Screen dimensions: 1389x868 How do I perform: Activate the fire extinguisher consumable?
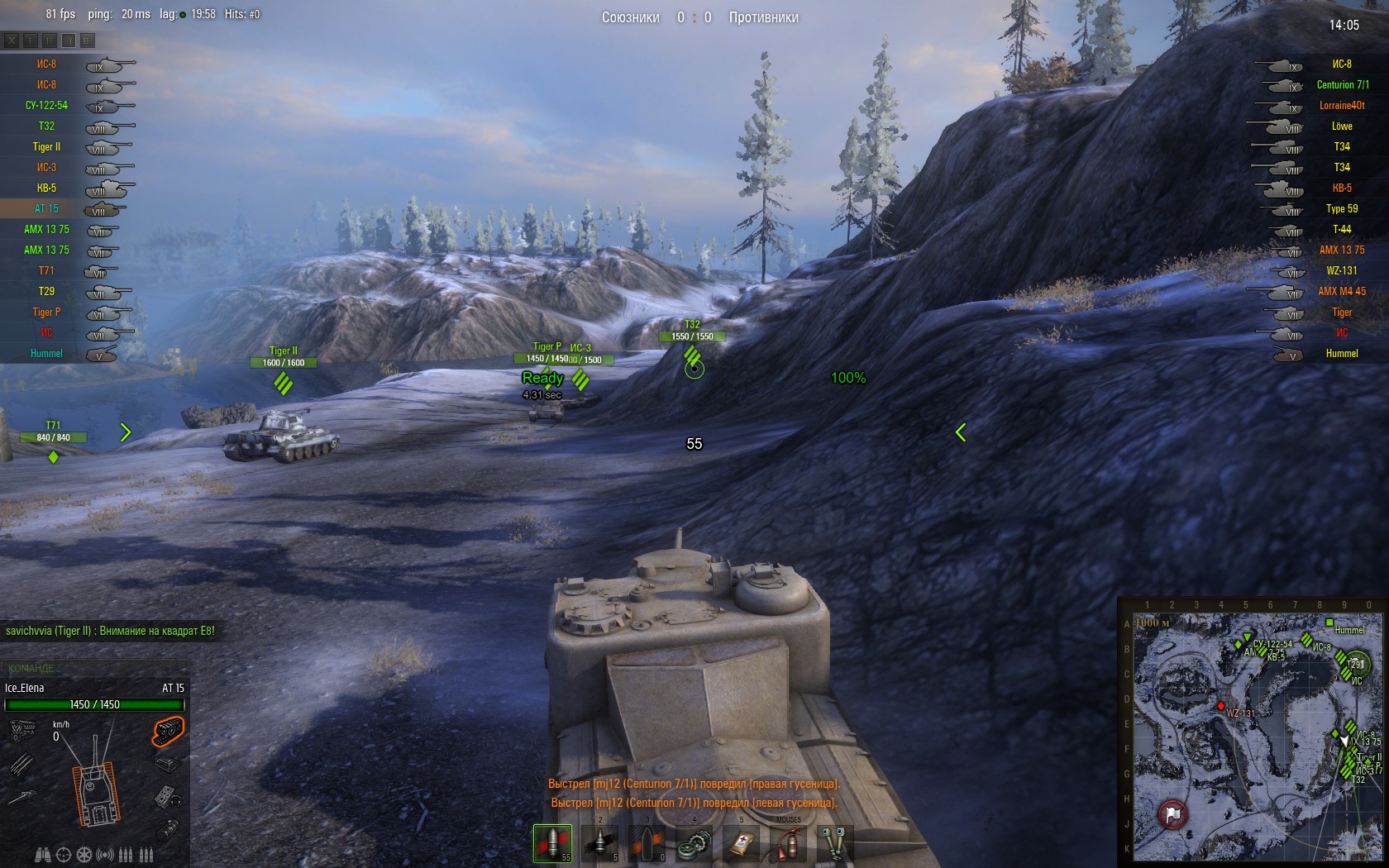[x=788, y=844]
